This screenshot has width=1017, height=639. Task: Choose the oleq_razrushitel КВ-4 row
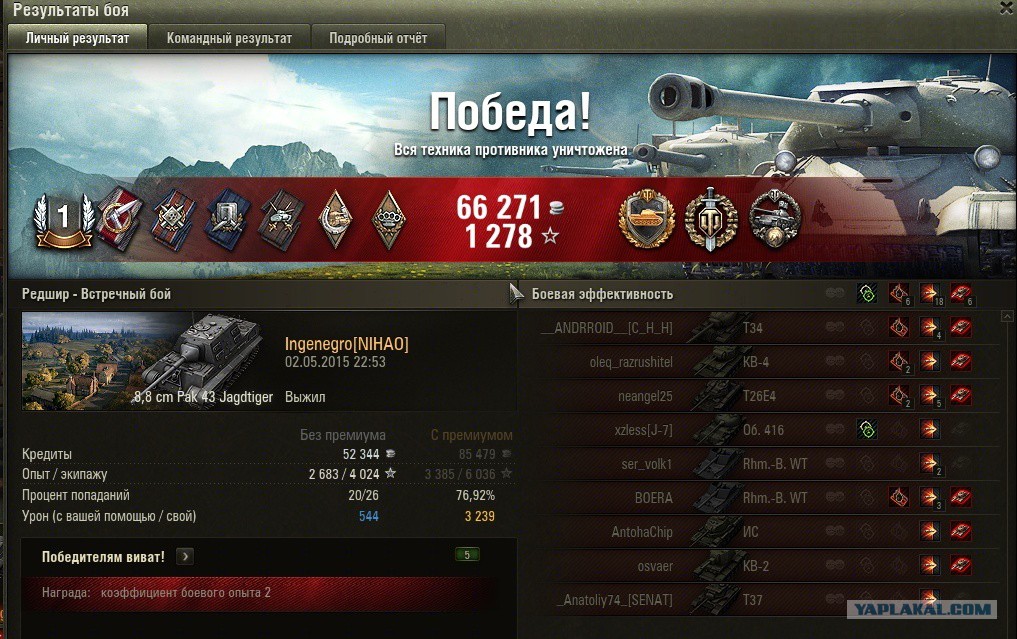[x=760, y=362]
